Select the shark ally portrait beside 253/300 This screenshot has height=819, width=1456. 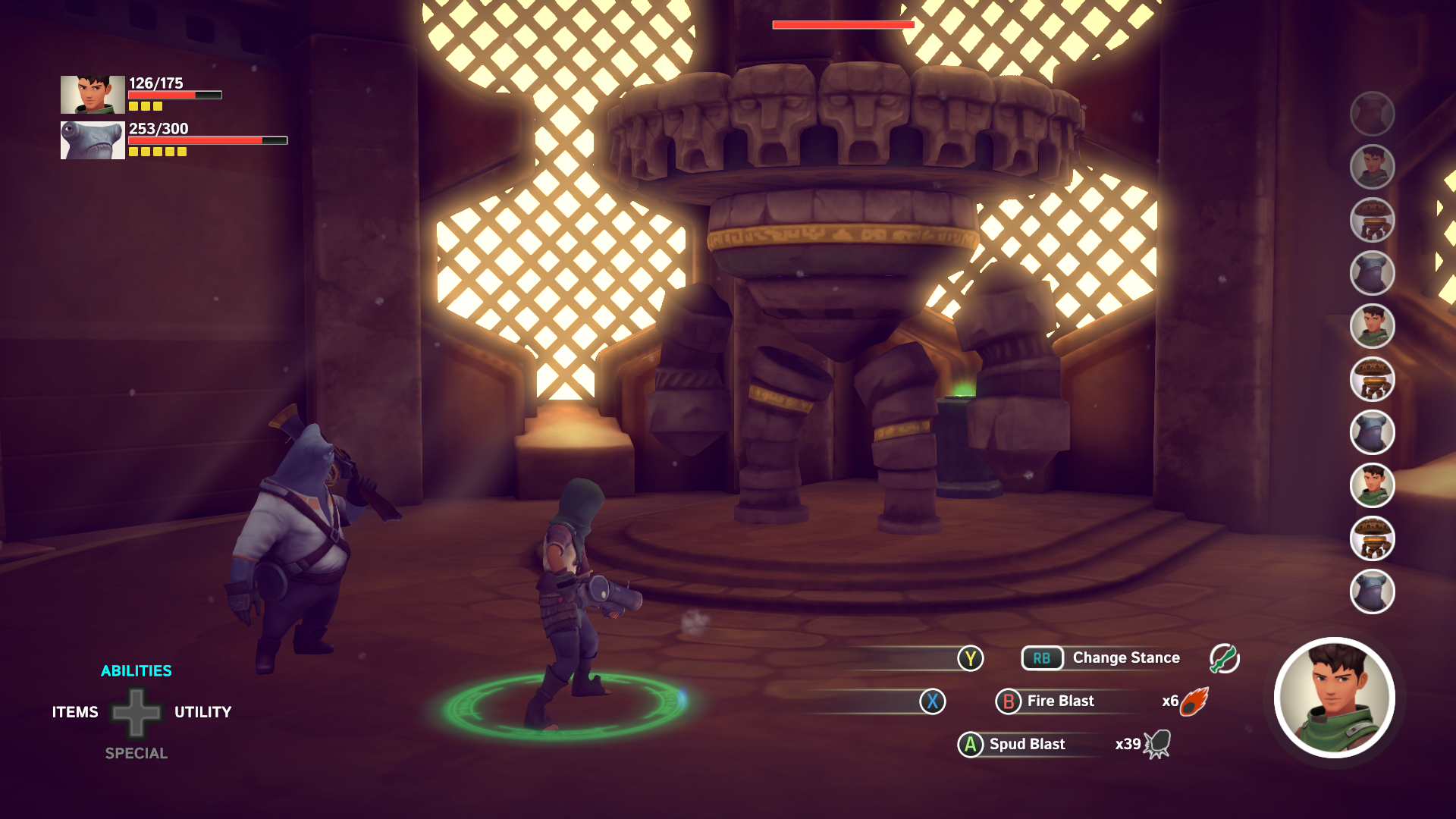coord(93,140)
